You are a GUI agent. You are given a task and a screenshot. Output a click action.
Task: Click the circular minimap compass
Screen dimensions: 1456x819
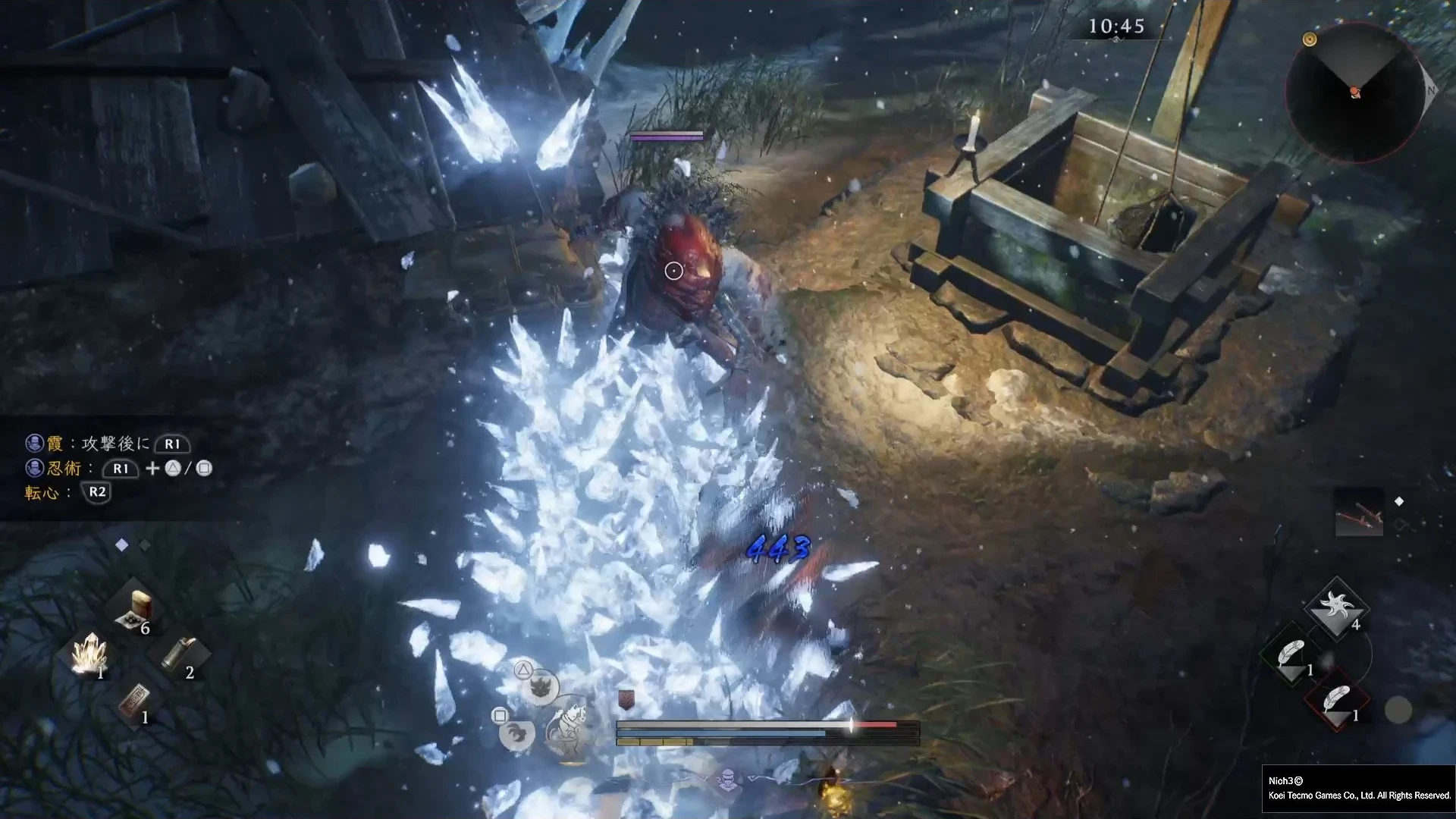click(x=1354, y=92)
